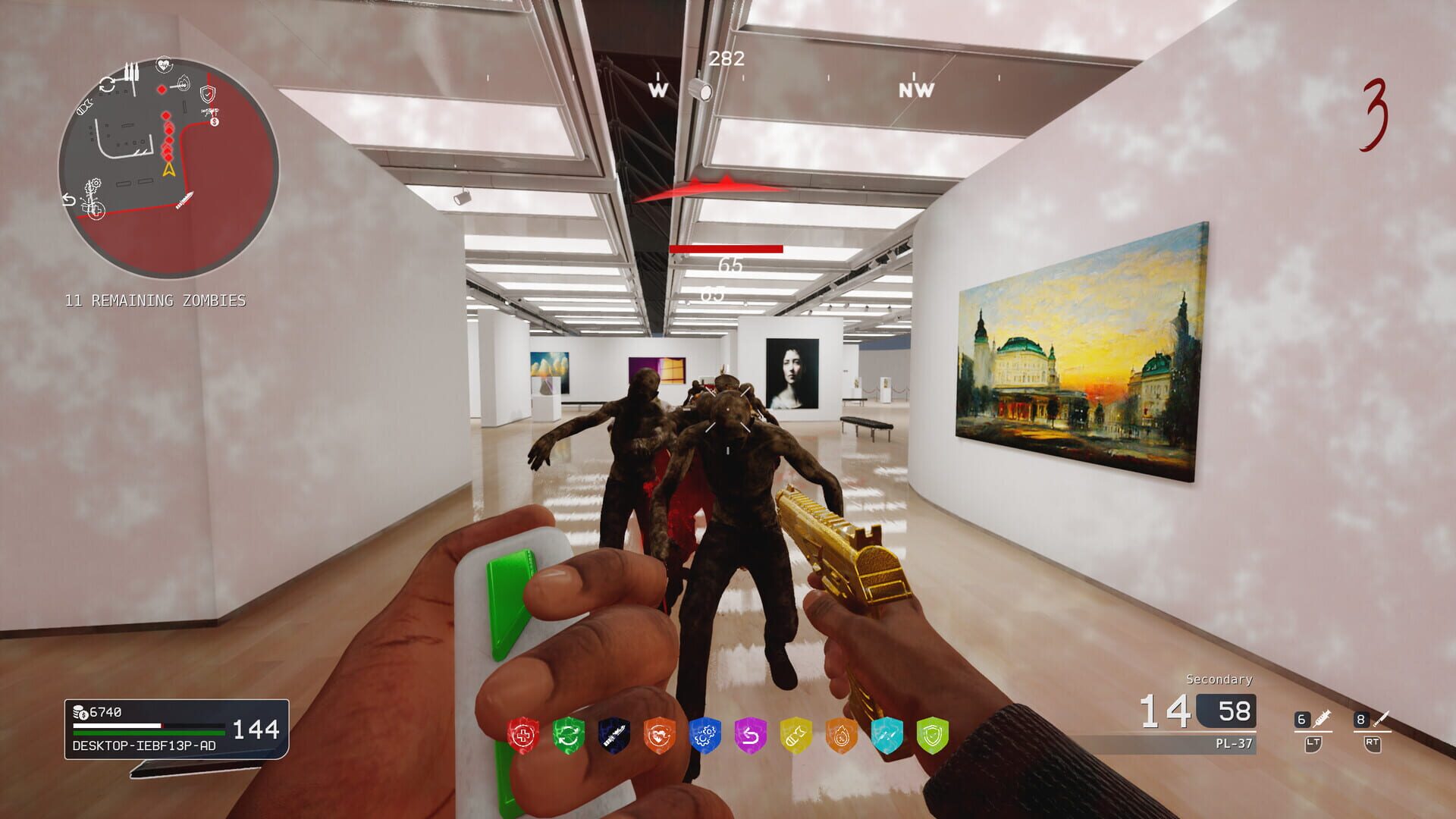The image size is (1456, 819).
Task: Expand the workbench gear marker on the minimap
Action: pyautogui.click(x=92, y=186)
